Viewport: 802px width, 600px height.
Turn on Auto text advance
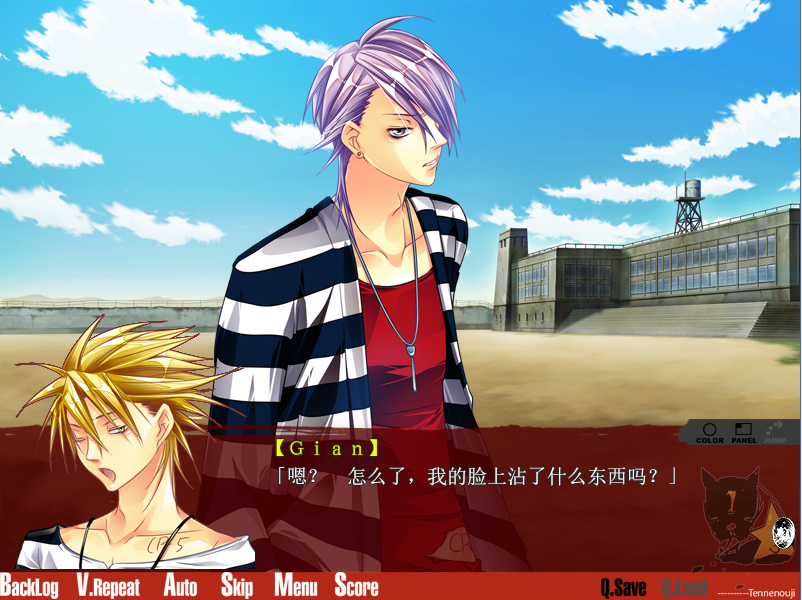(x=180, y=586)
